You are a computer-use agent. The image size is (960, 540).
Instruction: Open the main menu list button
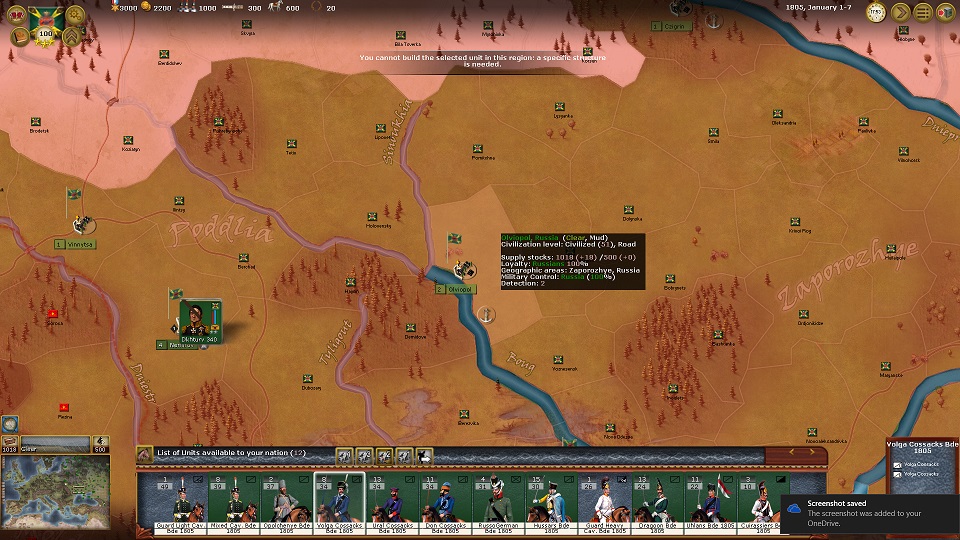(x=923, y=13)
